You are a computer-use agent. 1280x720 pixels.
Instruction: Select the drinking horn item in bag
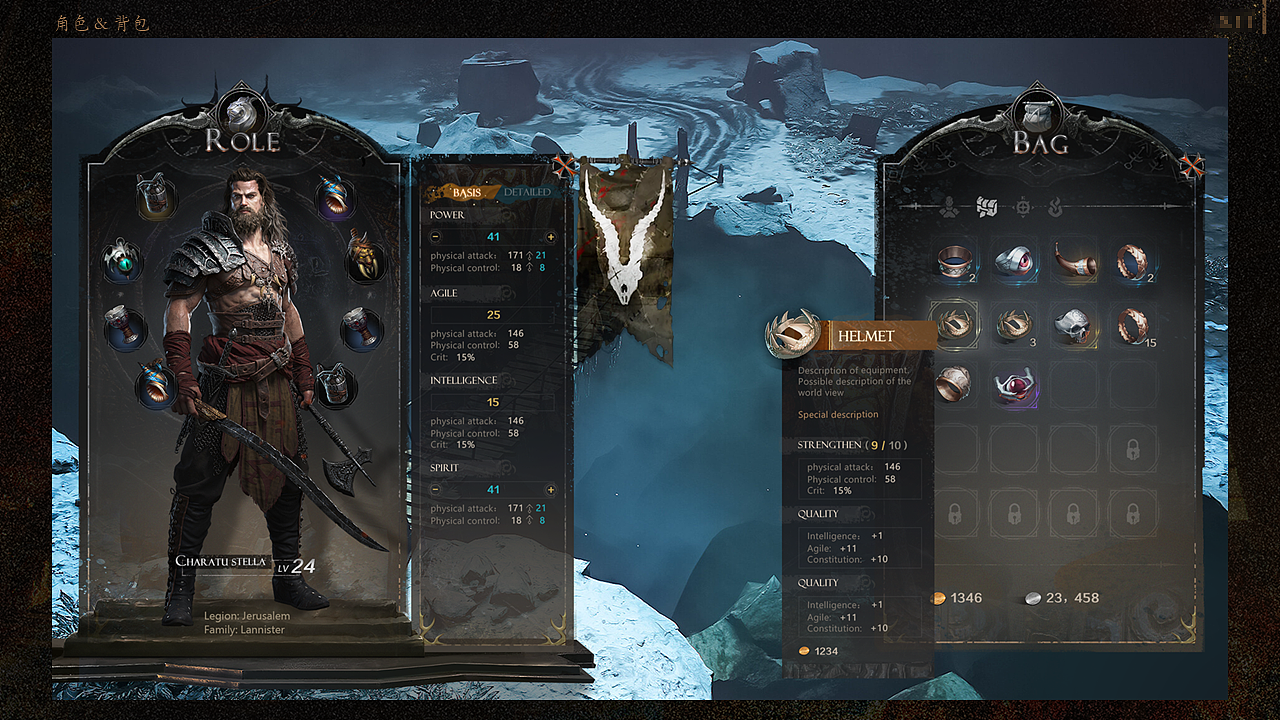[1074, 260]
